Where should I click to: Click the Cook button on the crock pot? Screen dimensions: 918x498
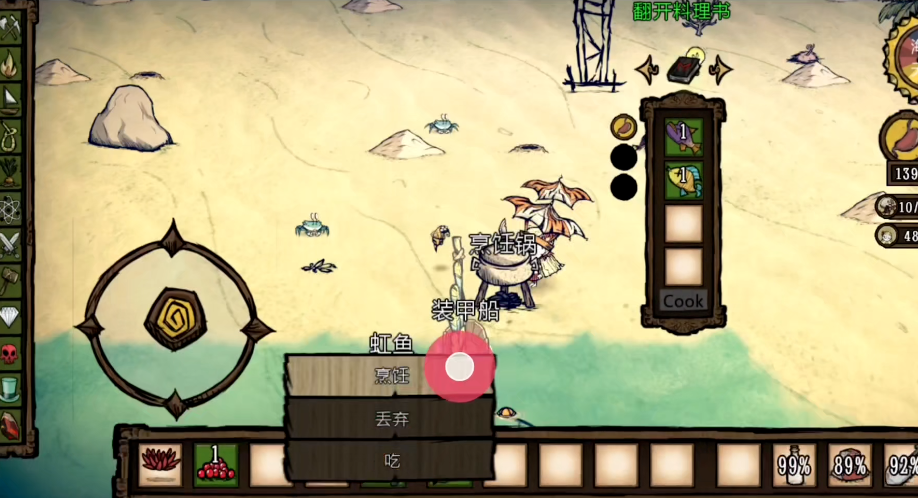point(683,301)
